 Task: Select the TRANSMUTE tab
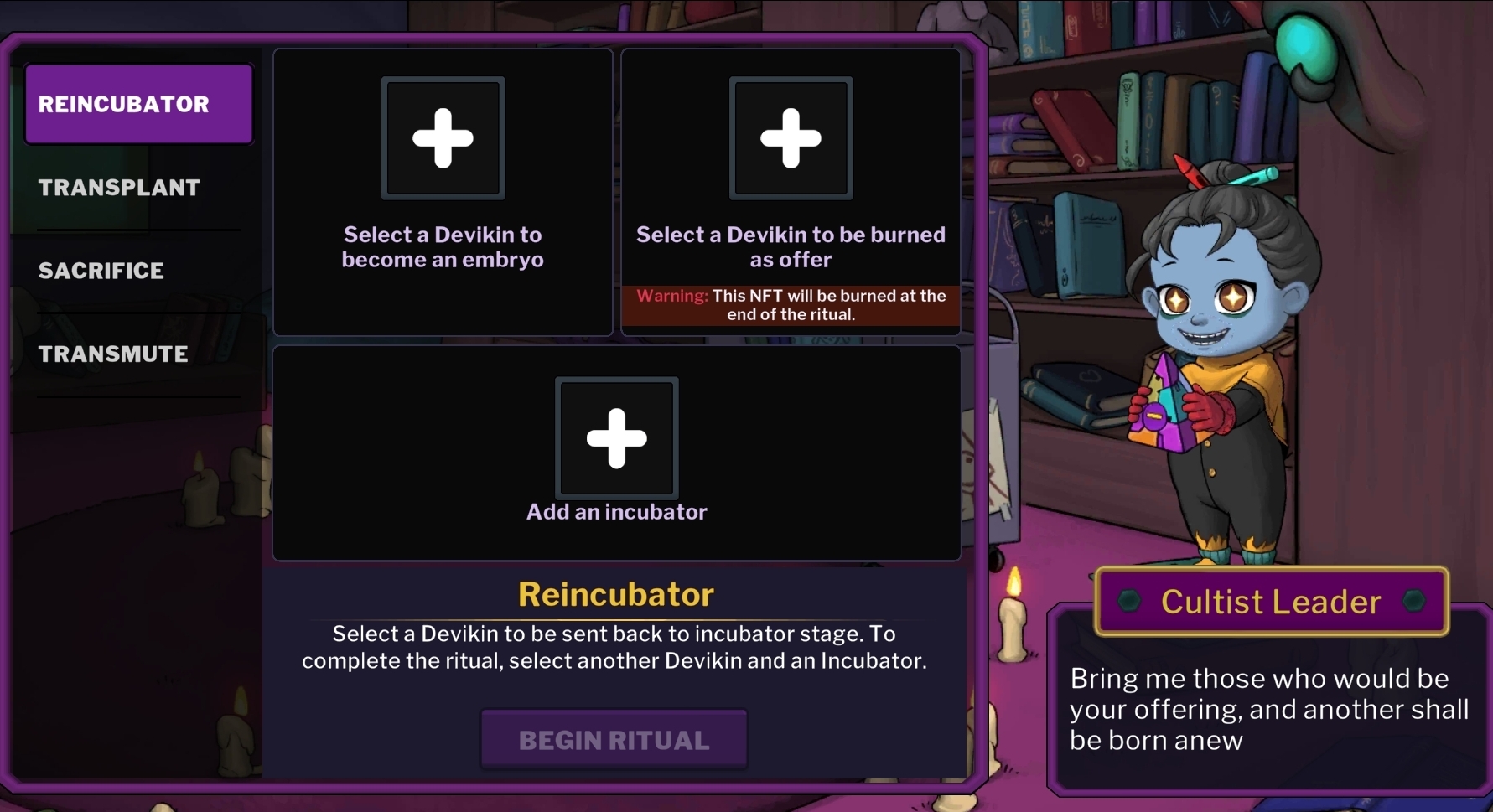tap(112, 354)
